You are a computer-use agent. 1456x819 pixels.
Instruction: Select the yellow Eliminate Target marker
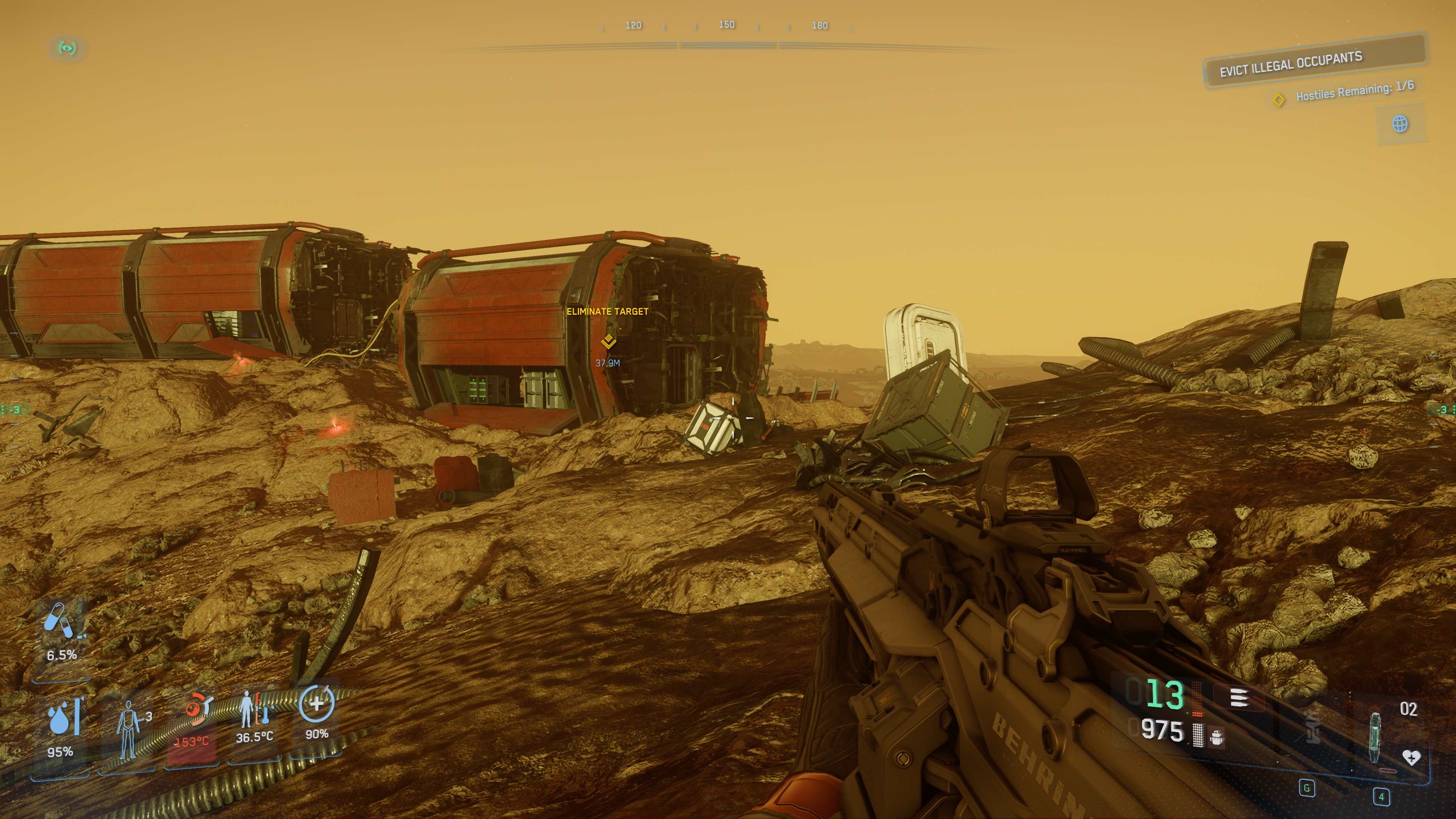click(608, 341)
